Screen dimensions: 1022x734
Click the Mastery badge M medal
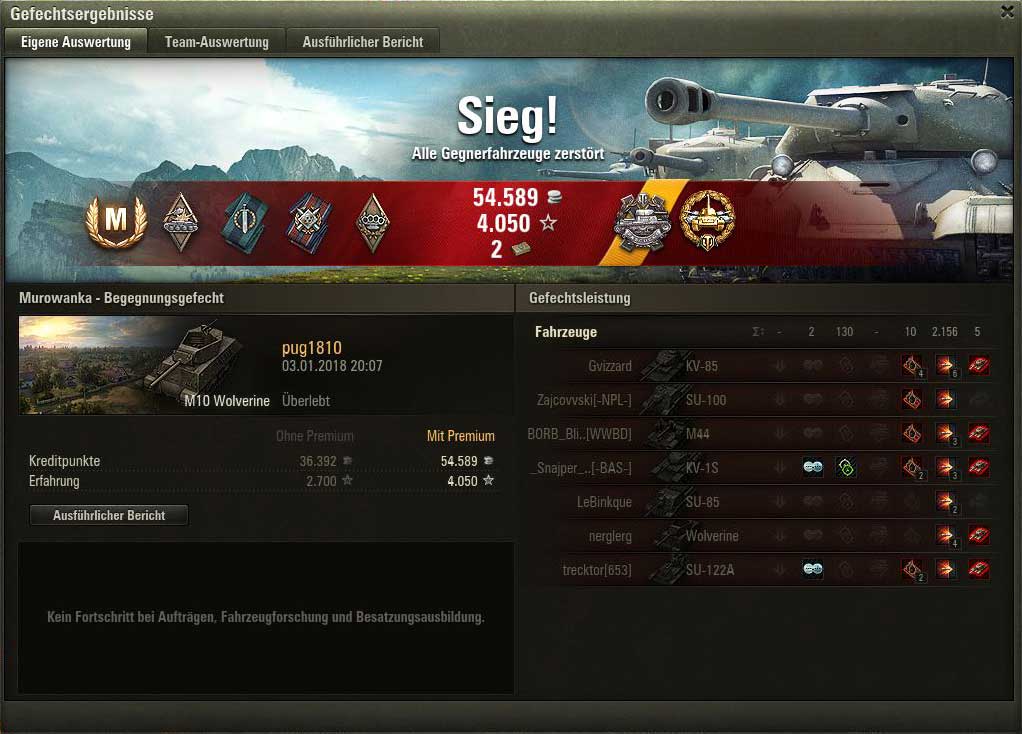pyautogui.click(x=116, y=221)
